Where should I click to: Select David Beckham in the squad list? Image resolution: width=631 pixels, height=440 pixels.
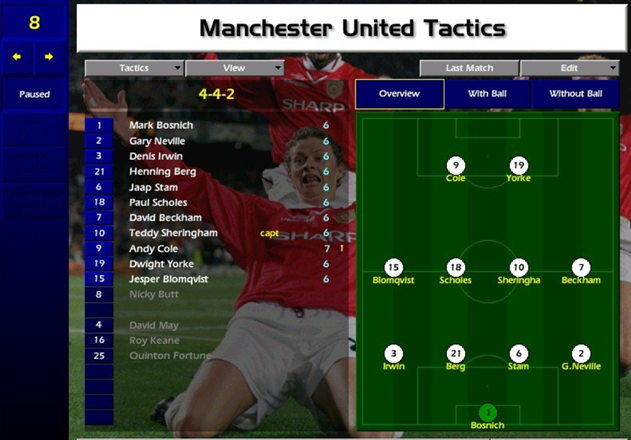click(x=165, y=217)
